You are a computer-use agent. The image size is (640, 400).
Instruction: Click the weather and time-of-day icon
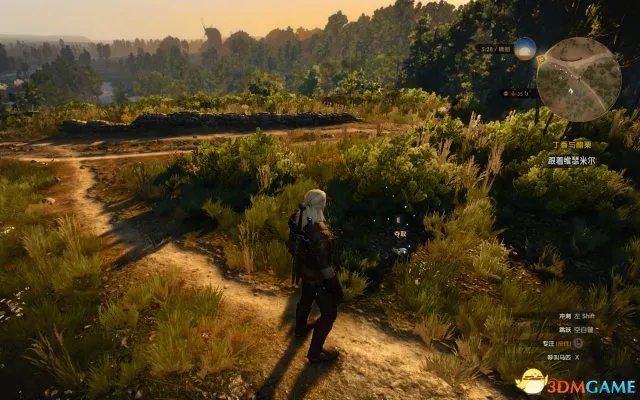(525, 50)
